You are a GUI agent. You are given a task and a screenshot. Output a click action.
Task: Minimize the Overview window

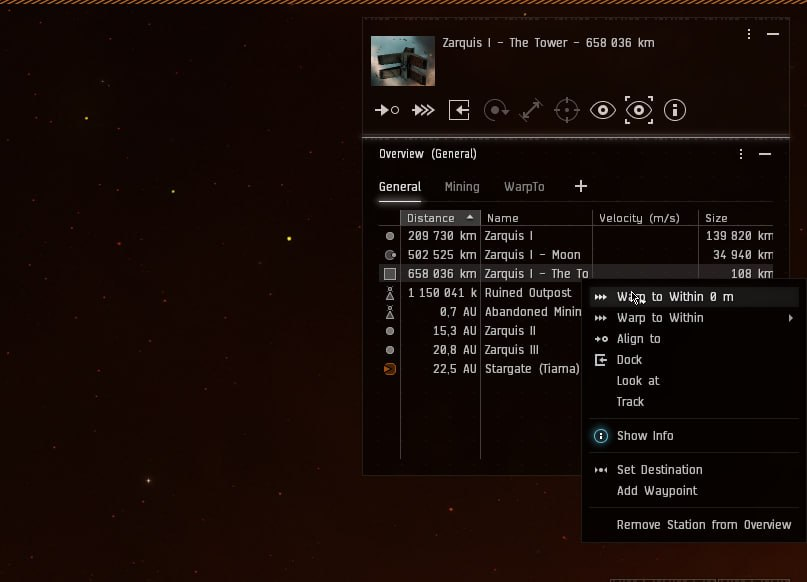pyautogui.click(x=765, y=155)
